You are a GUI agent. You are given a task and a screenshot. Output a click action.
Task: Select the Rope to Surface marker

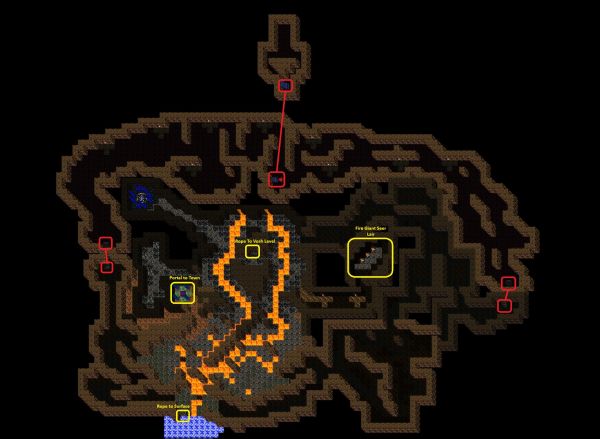(x=182, y=416)
